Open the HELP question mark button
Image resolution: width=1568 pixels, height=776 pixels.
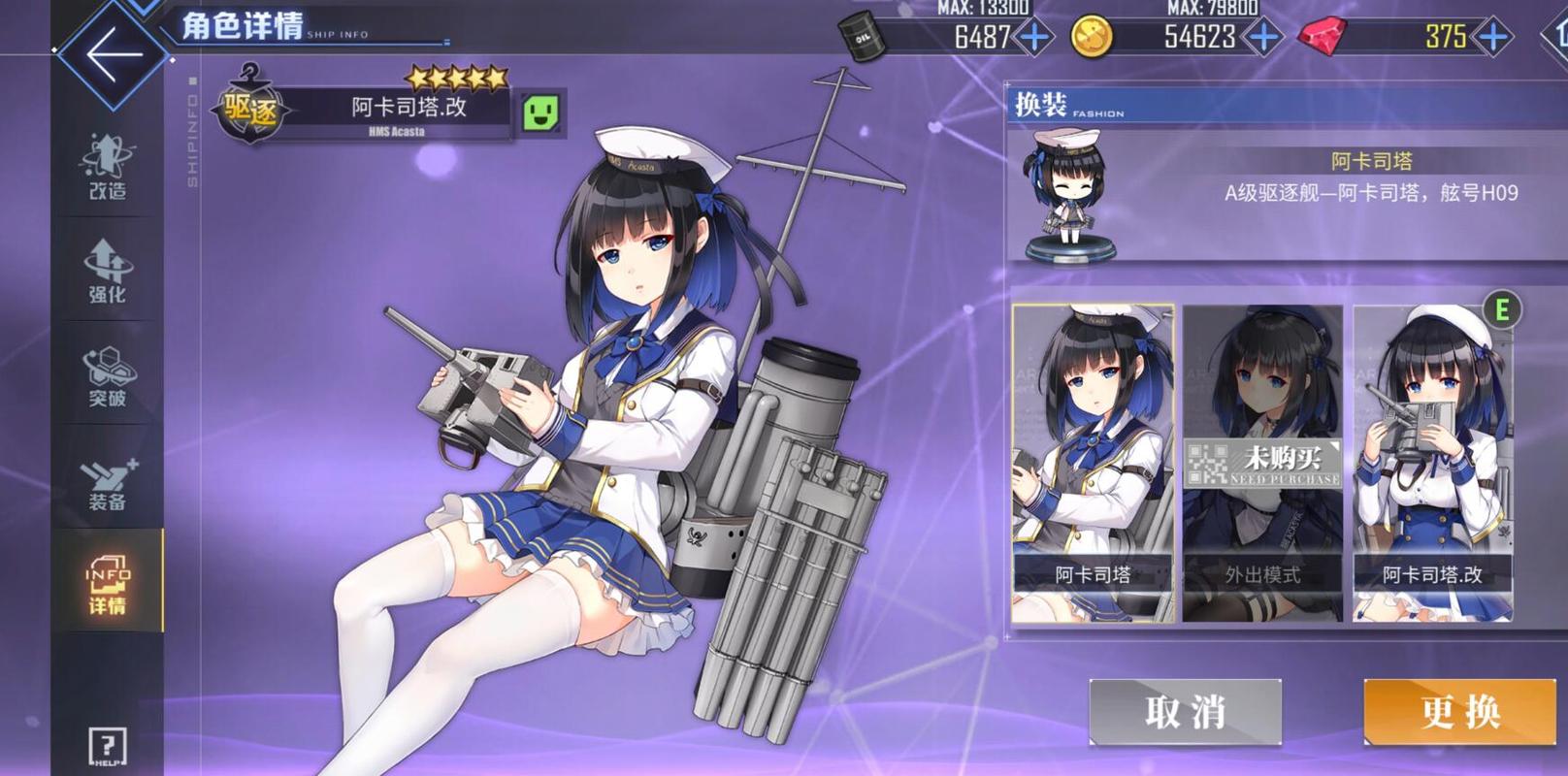tap(107, 747)
